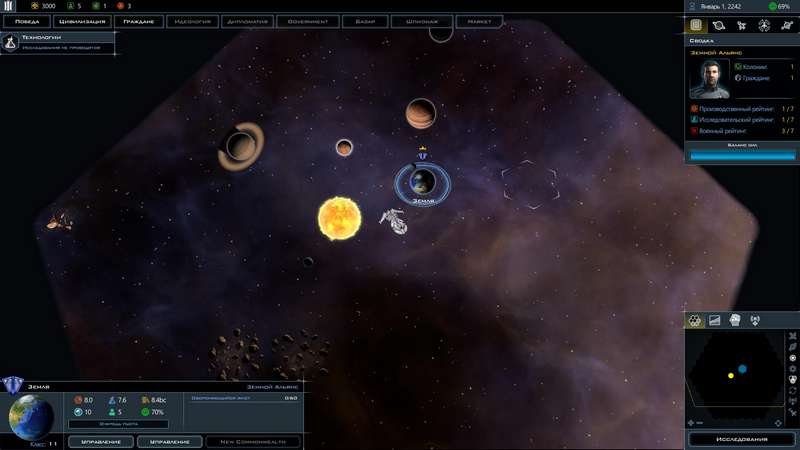Switch to the Сводка summary tab icon
Screen dimensions: 800x450
(696, 26)
